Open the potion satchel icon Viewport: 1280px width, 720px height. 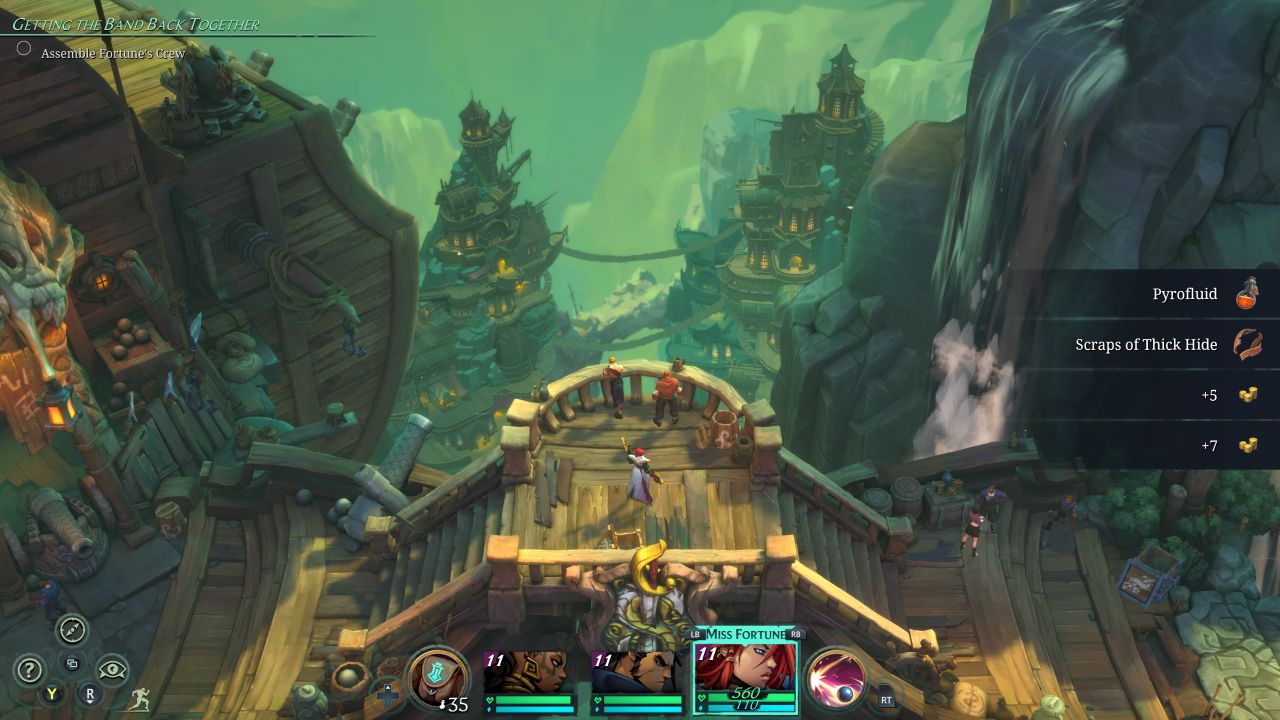coord(437,678)
